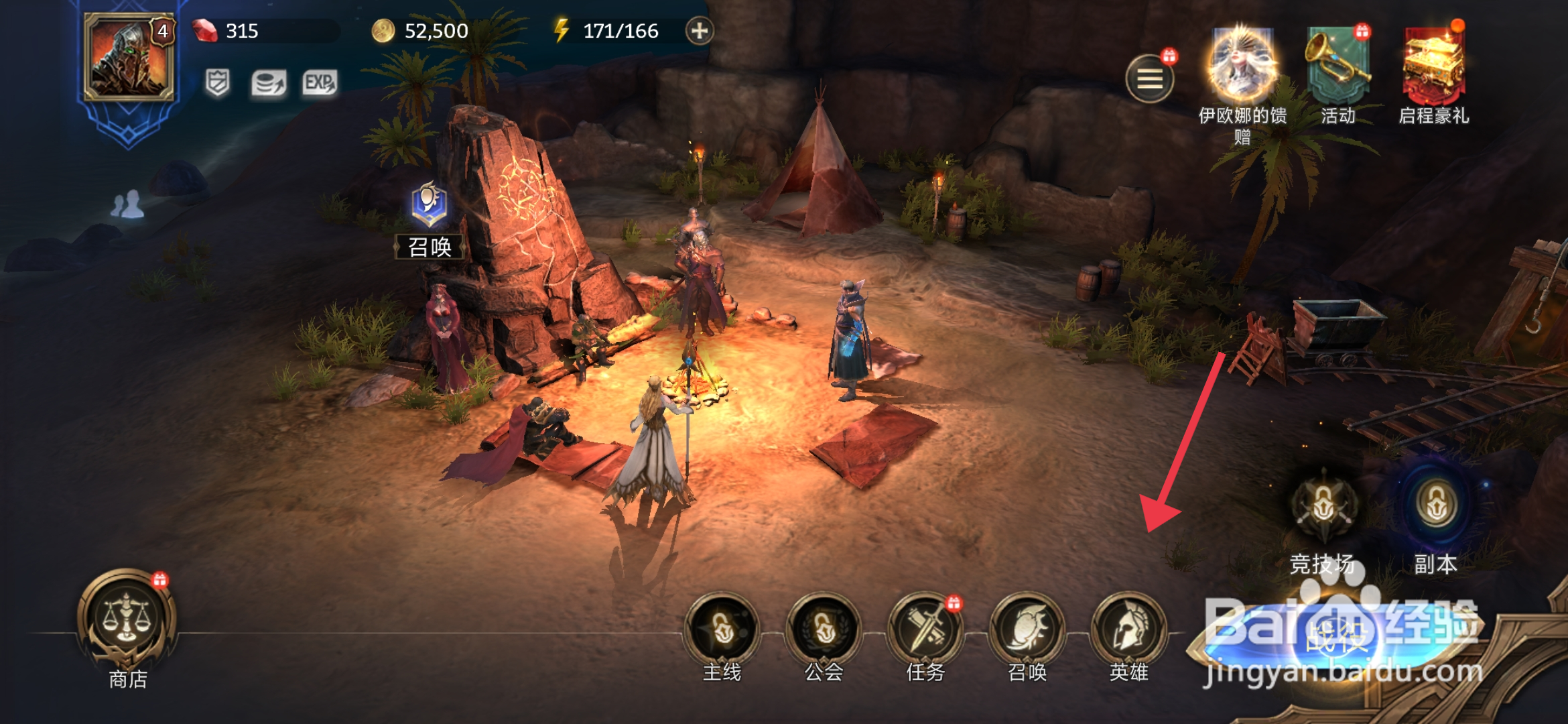Add more energy with the plus button

[x=700, y=31]
